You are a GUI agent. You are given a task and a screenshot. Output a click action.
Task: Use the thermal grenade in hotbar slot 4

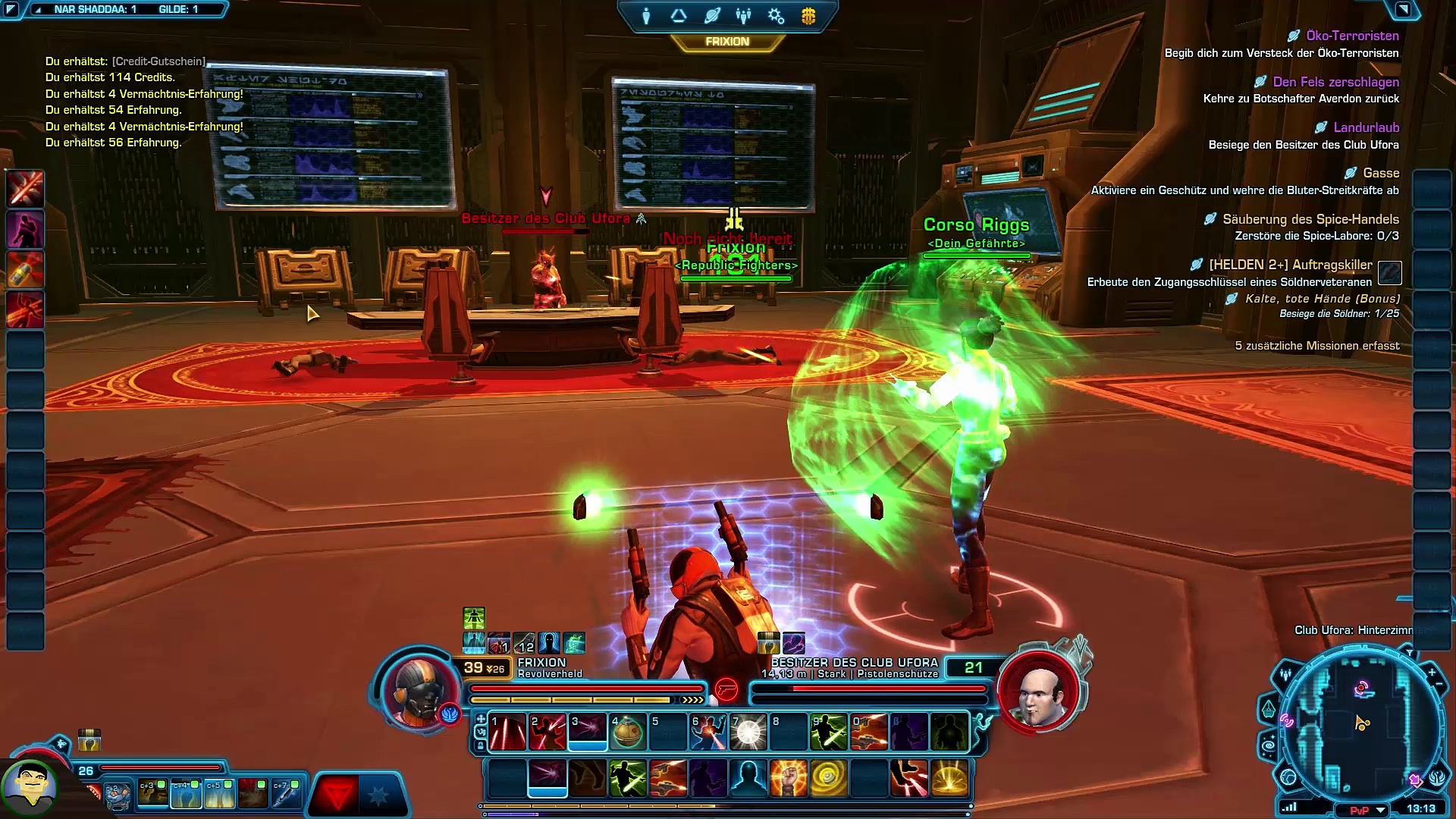(x=627, y=732)
